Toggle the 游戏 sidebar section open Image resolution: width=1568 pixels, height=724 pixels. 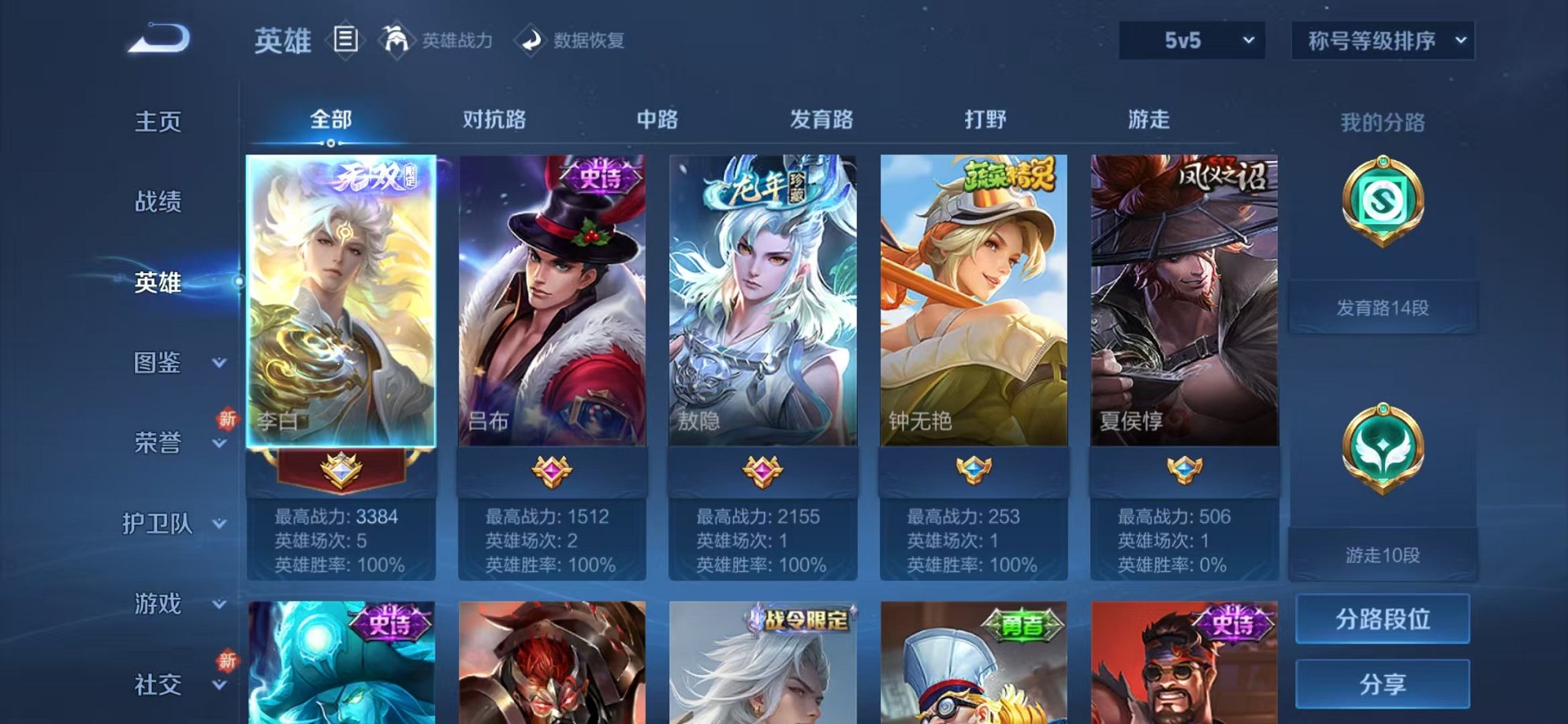[x=166, y=605]
